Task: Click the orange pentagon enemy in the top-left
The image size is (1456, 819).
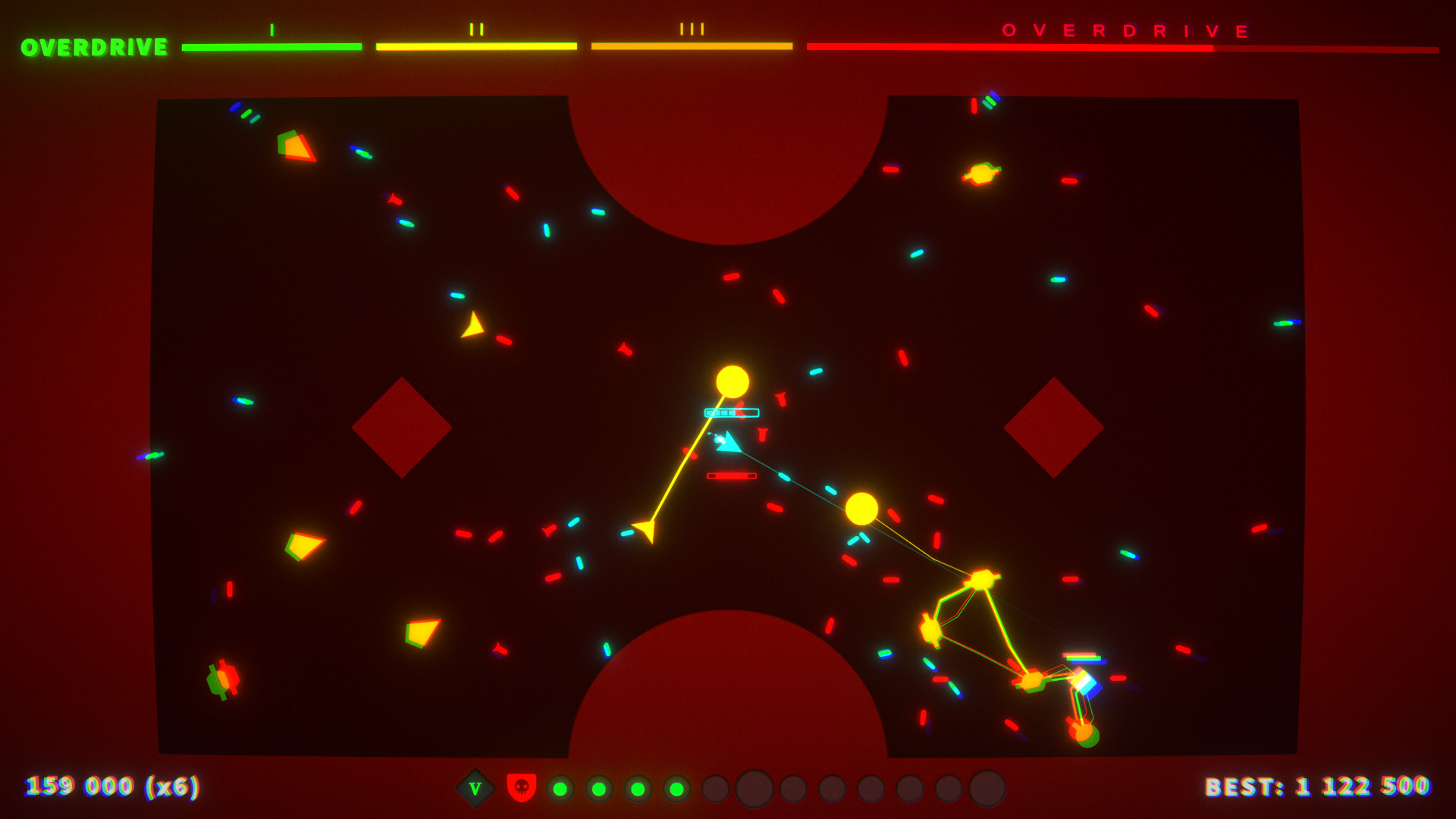Action: (294, 144)
